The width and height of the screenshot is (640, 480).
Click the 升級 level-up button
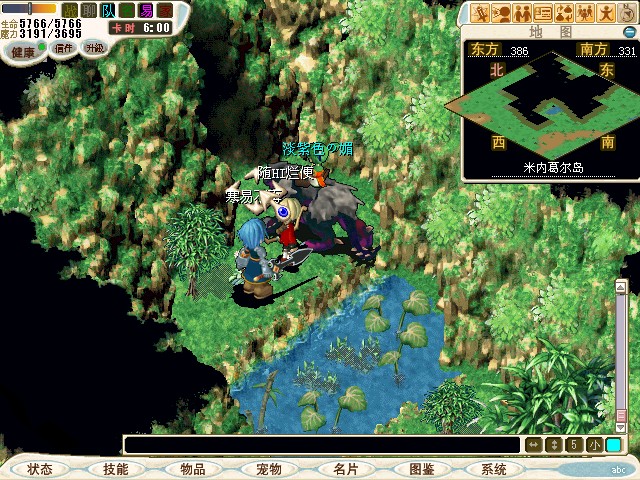tap(94, 47)
